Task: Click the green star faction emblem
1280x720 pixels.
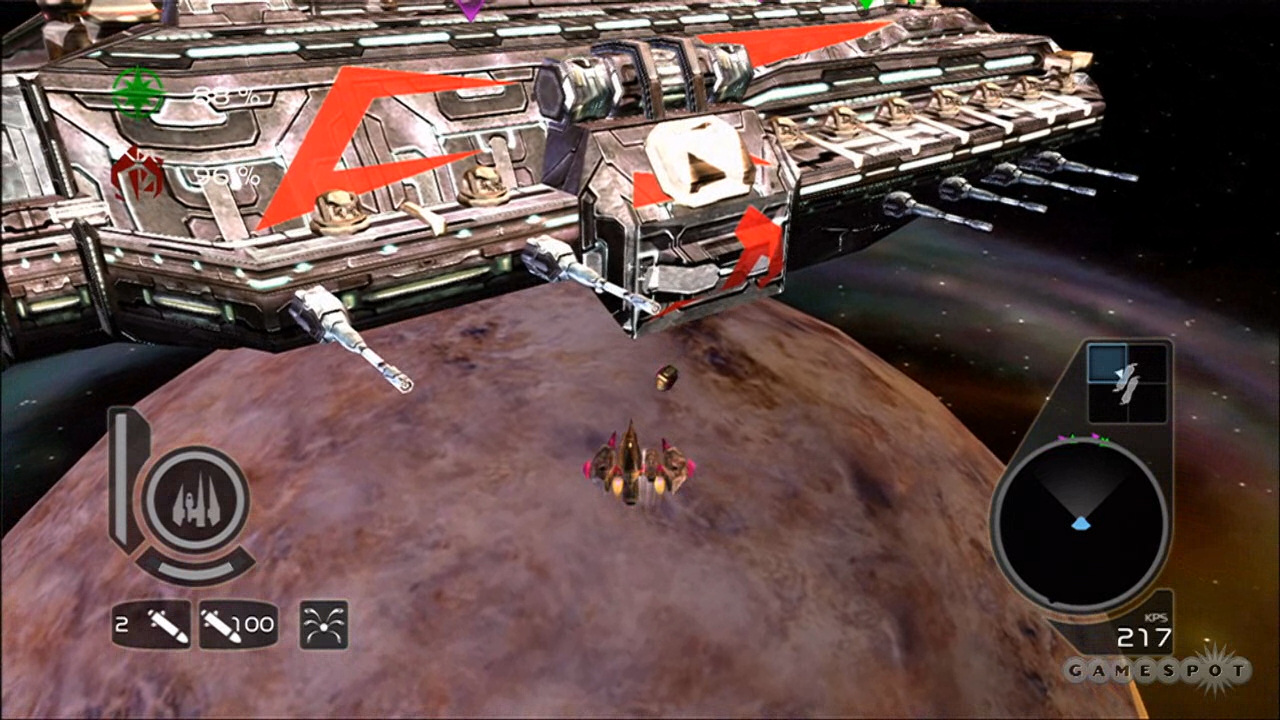Action: [x=137, y=93]
